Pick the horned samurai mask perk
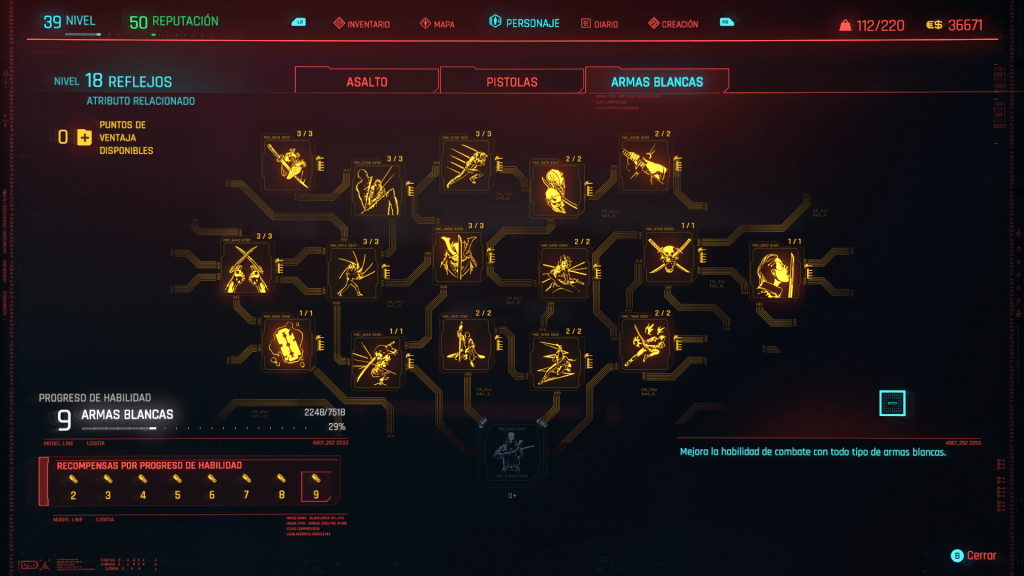The height and width of the screenshot is (576, 1024). [457, 254]
